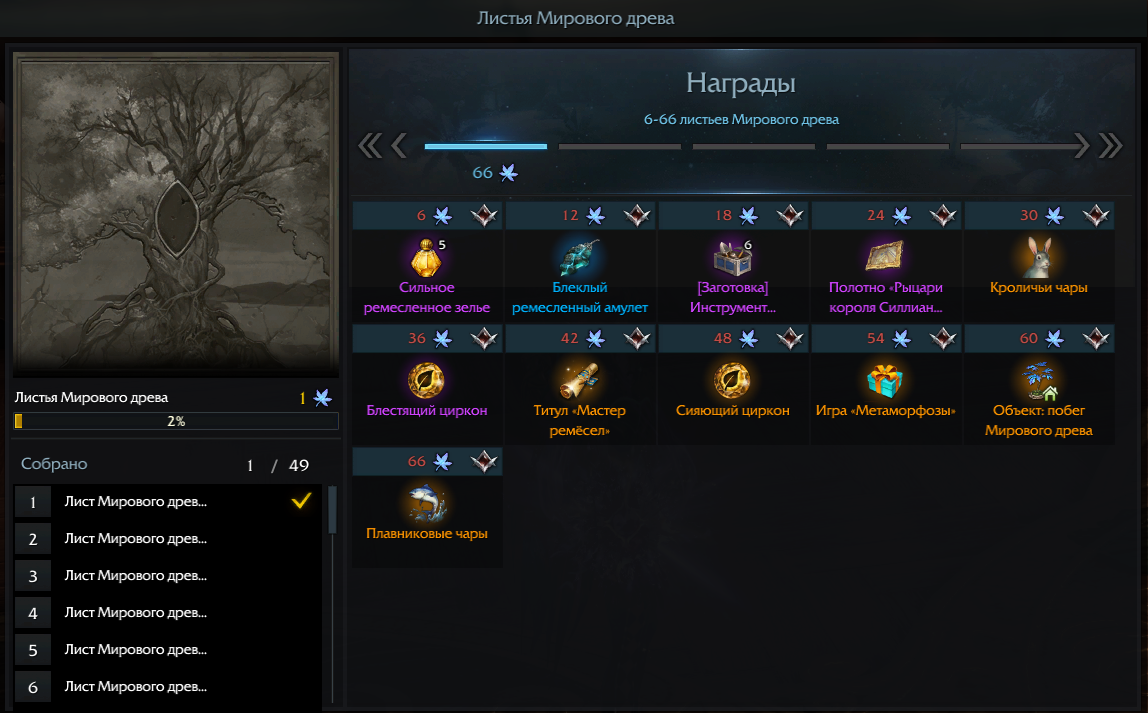Select the Блеклый ремесленный амулет reward
The width and height of the screenshot is (1148, 713).
580,257
